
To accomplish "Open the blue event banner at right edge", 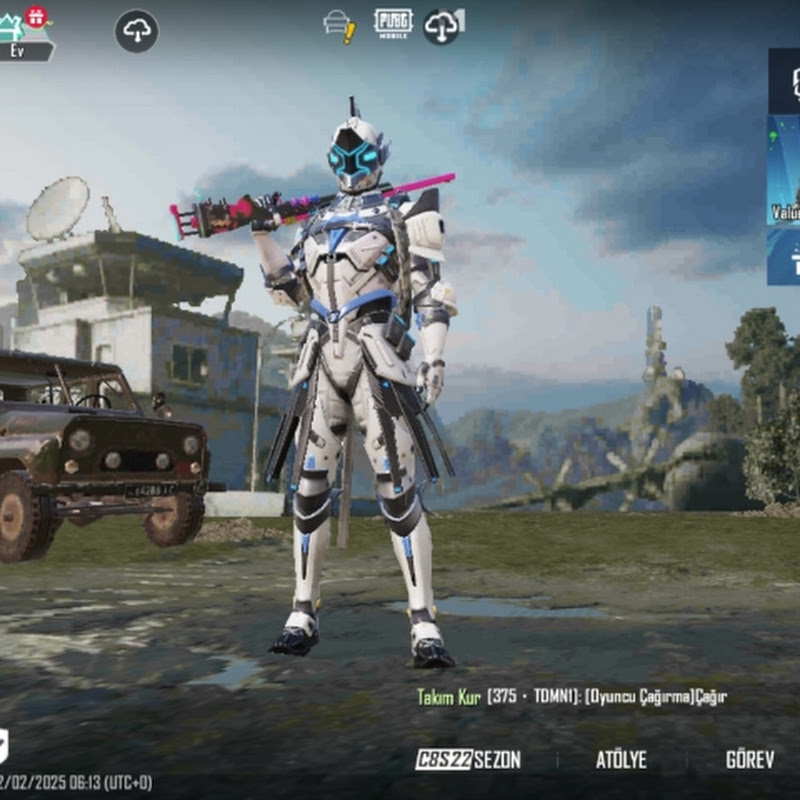I will [x=784, y=170].
